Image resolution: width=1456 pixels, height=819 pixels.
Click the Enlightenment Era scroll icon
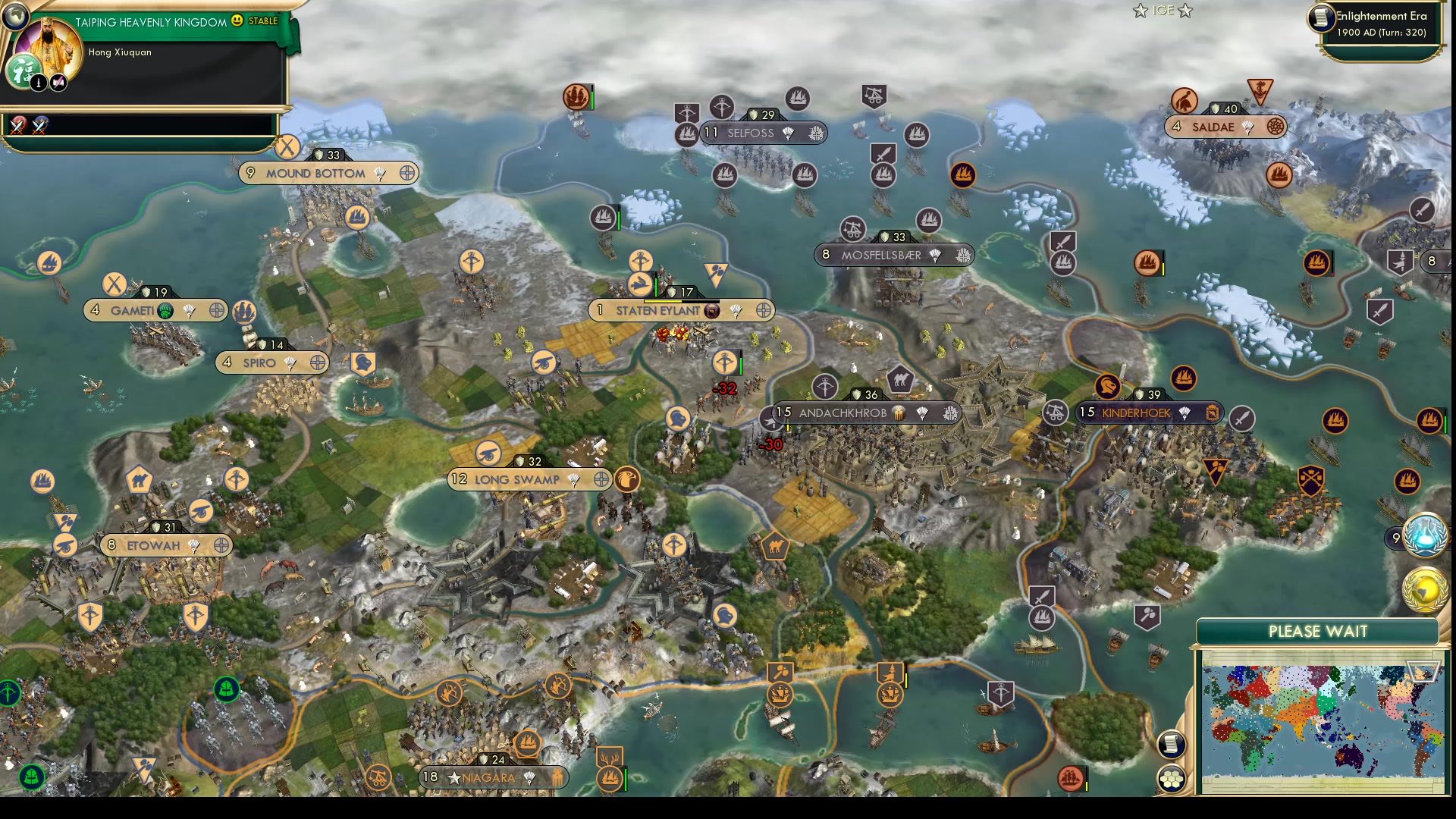(1321, 17)
